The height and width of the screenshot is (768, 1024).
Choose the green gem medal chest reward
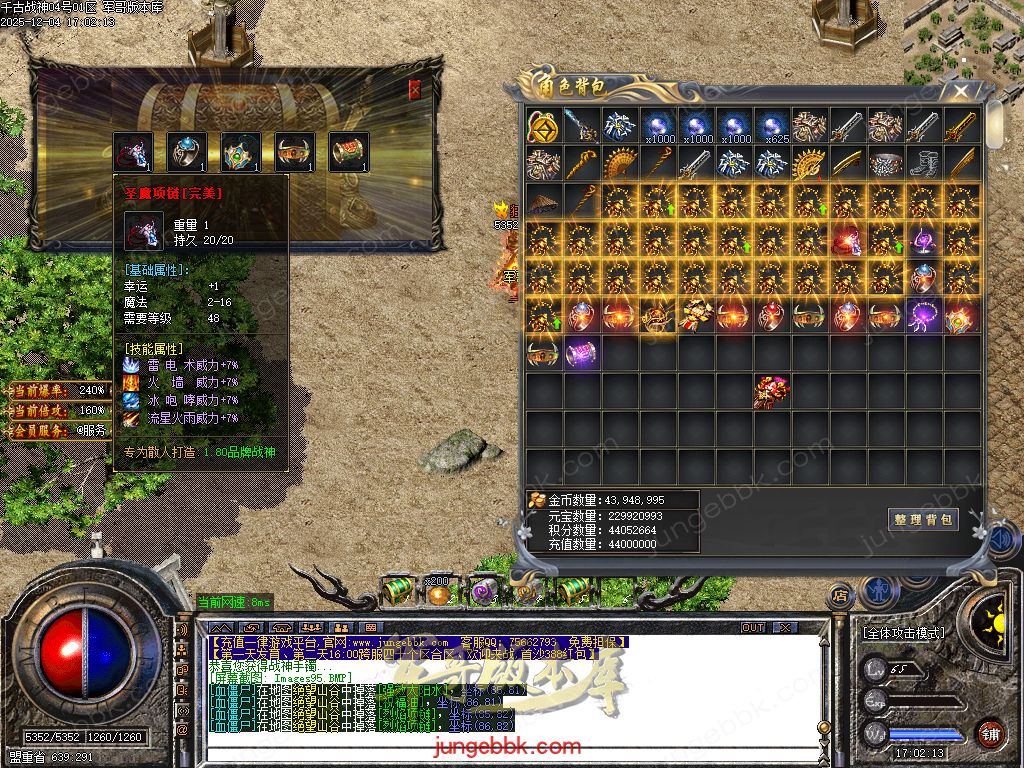coord(241,152)
